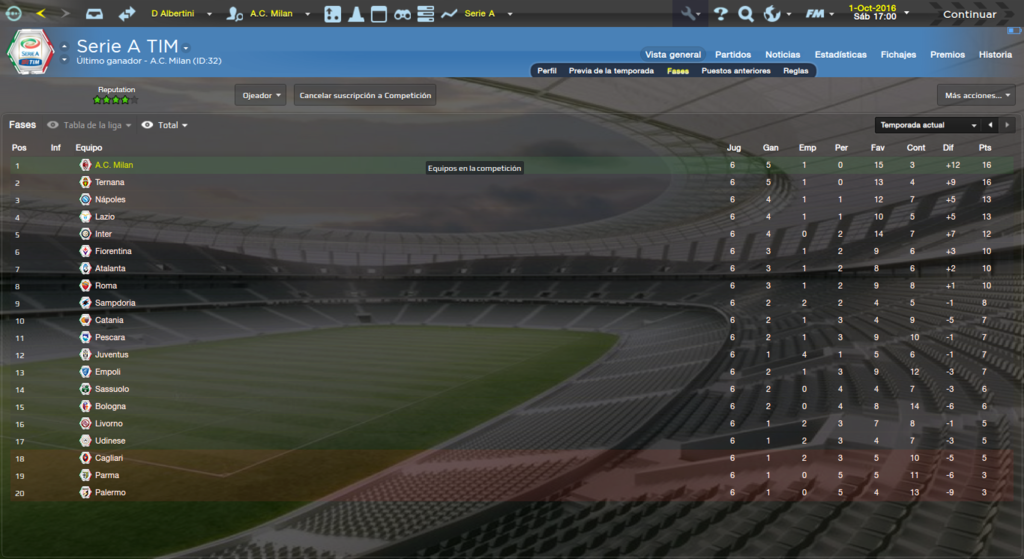Viewport: 1024px width, 559px height.
Task: Show the Estadísticas tab
Action: (x=840, y=55)
